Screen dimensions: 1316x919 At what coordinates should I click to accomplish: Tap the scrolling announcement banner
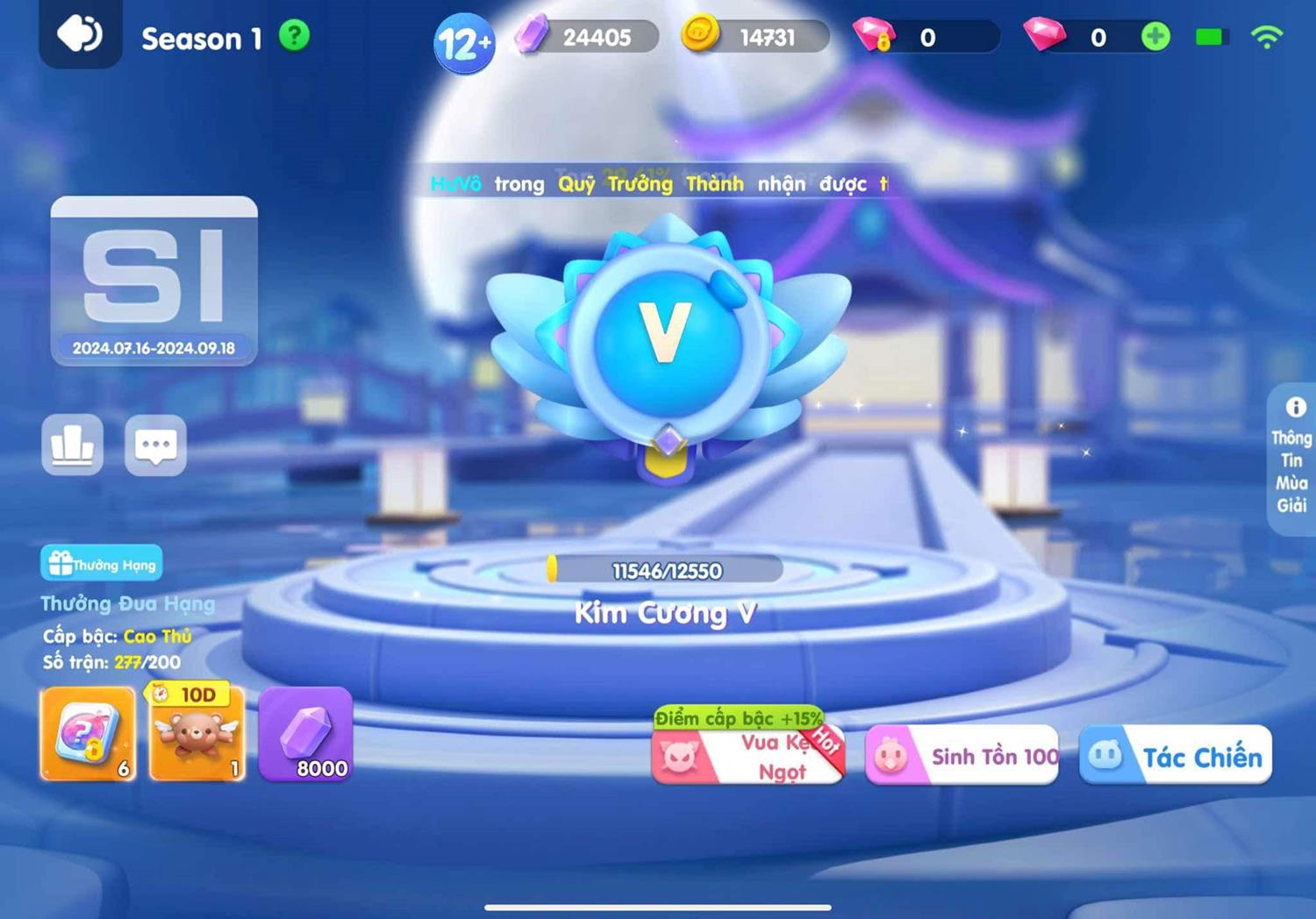click(x=658, y=183)
